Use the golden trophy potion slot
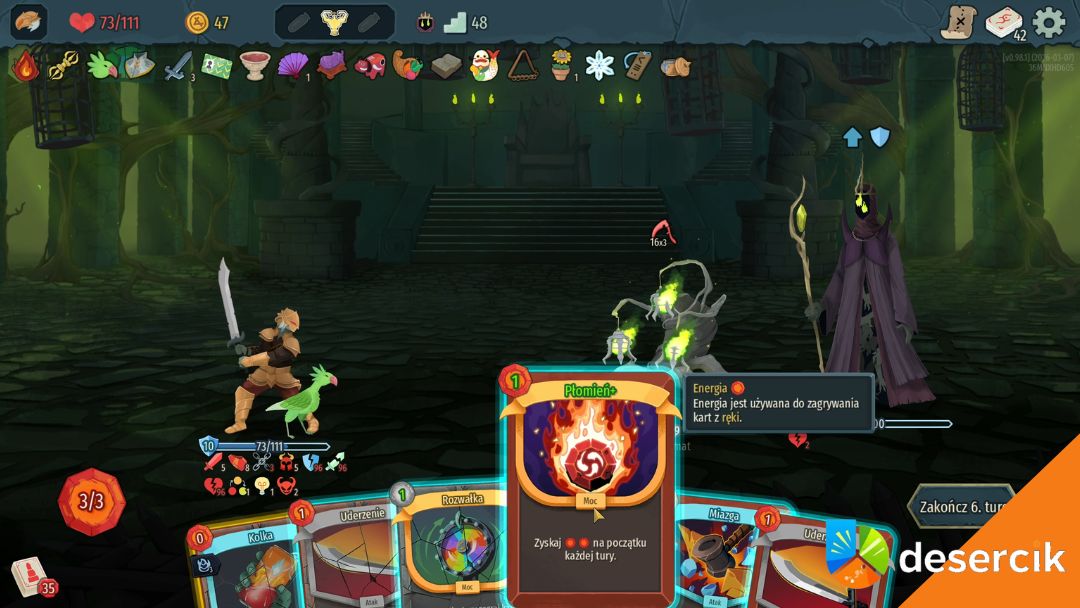The height and width of the screenshot is (608, 1080). (334, 22)
